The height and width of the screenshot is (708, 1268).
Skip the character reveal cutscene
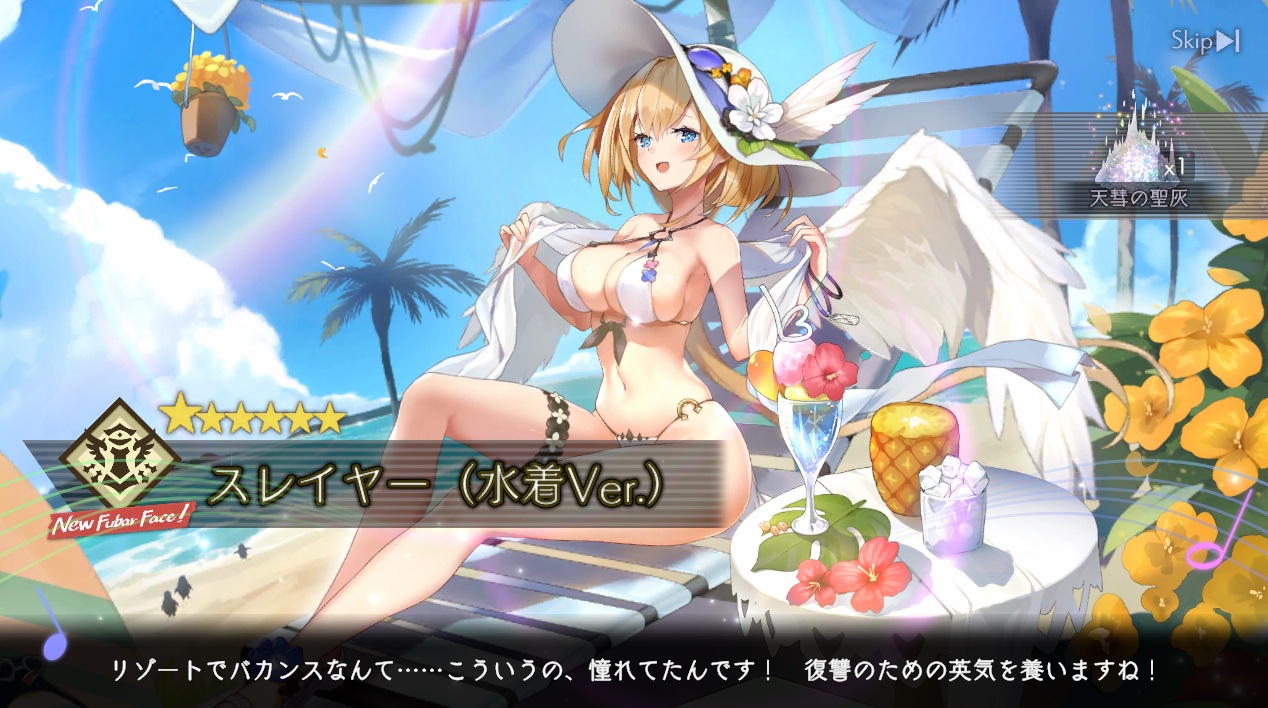pyautogui.click(x=1205, y=41)
